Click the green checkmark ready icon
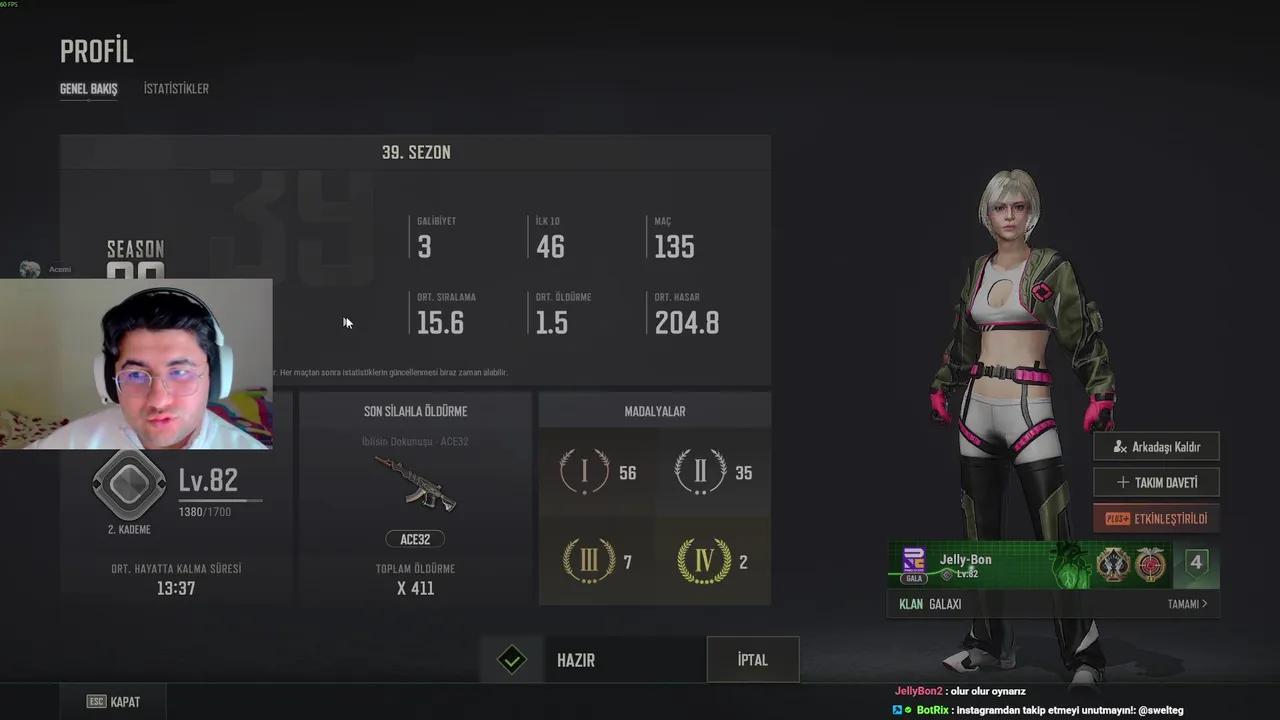The height and width of the screenshot is (720, 1280). [511, 659]
